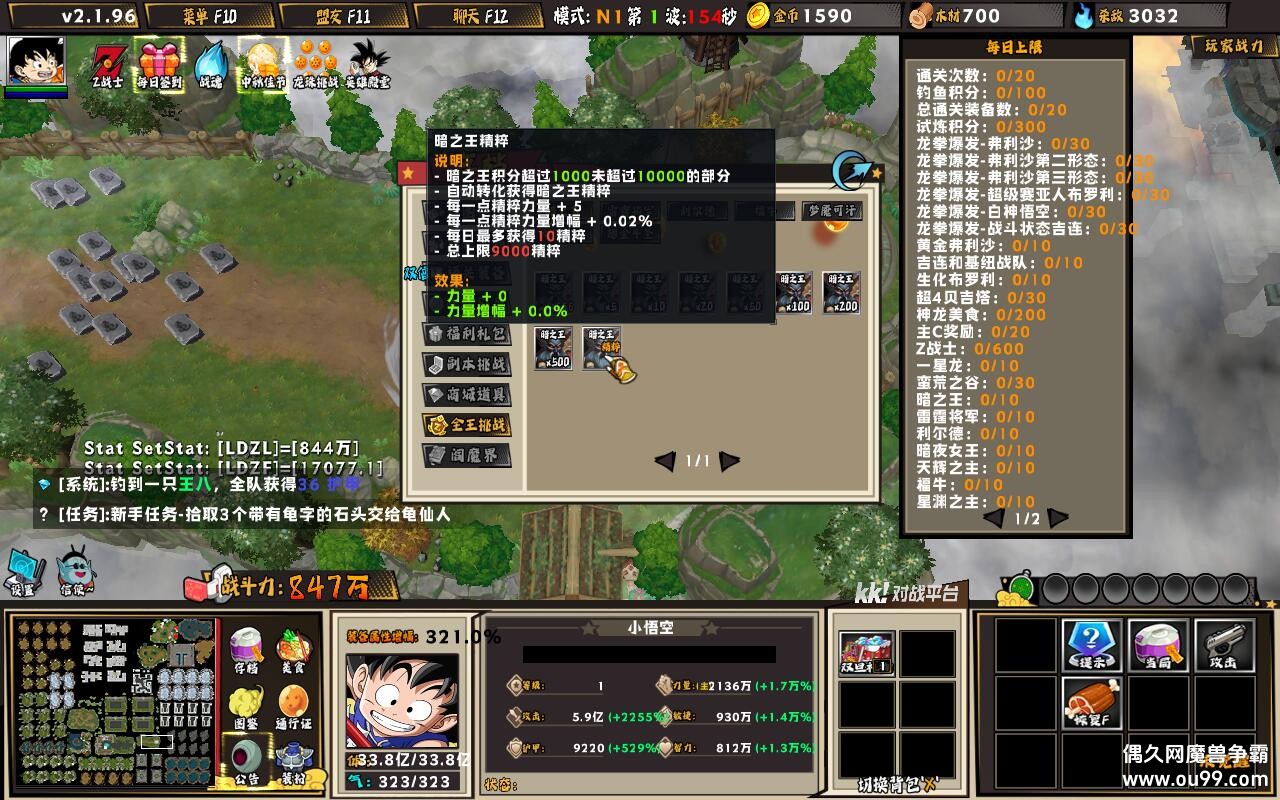Switch to the 商城道具 shop tab
The width and height of the screenshot is (1280, 800).
coord(466,395)
